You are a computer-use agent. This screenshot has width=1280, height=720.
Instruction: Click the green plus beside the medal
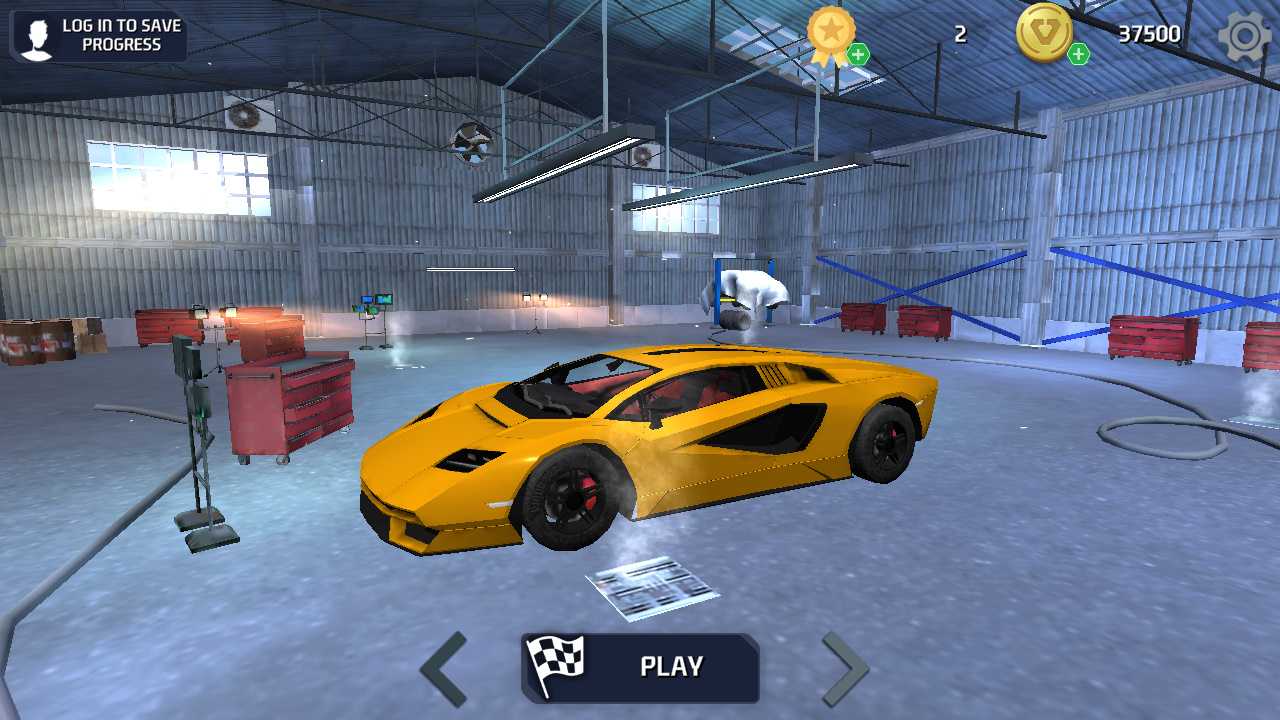858,54
